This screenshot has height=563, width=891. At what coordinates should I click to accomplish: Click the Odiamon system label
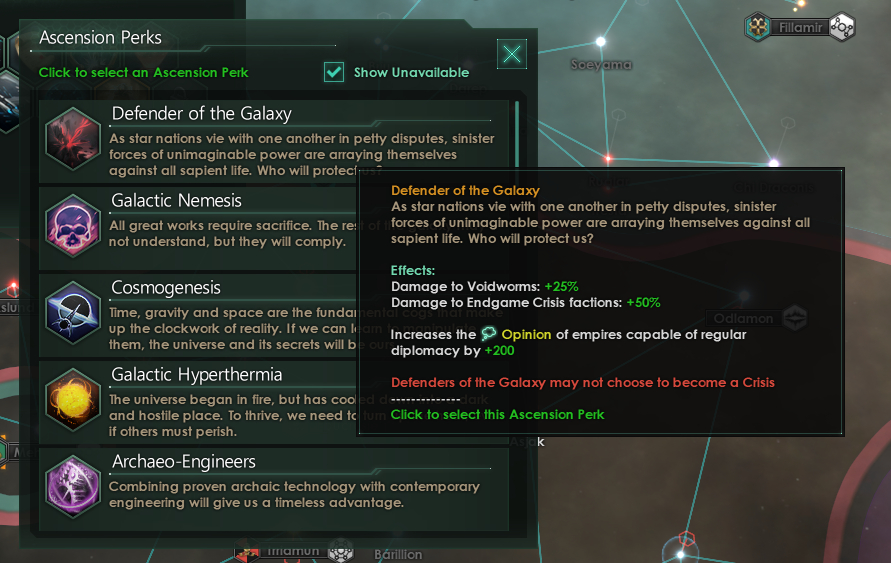744,319
